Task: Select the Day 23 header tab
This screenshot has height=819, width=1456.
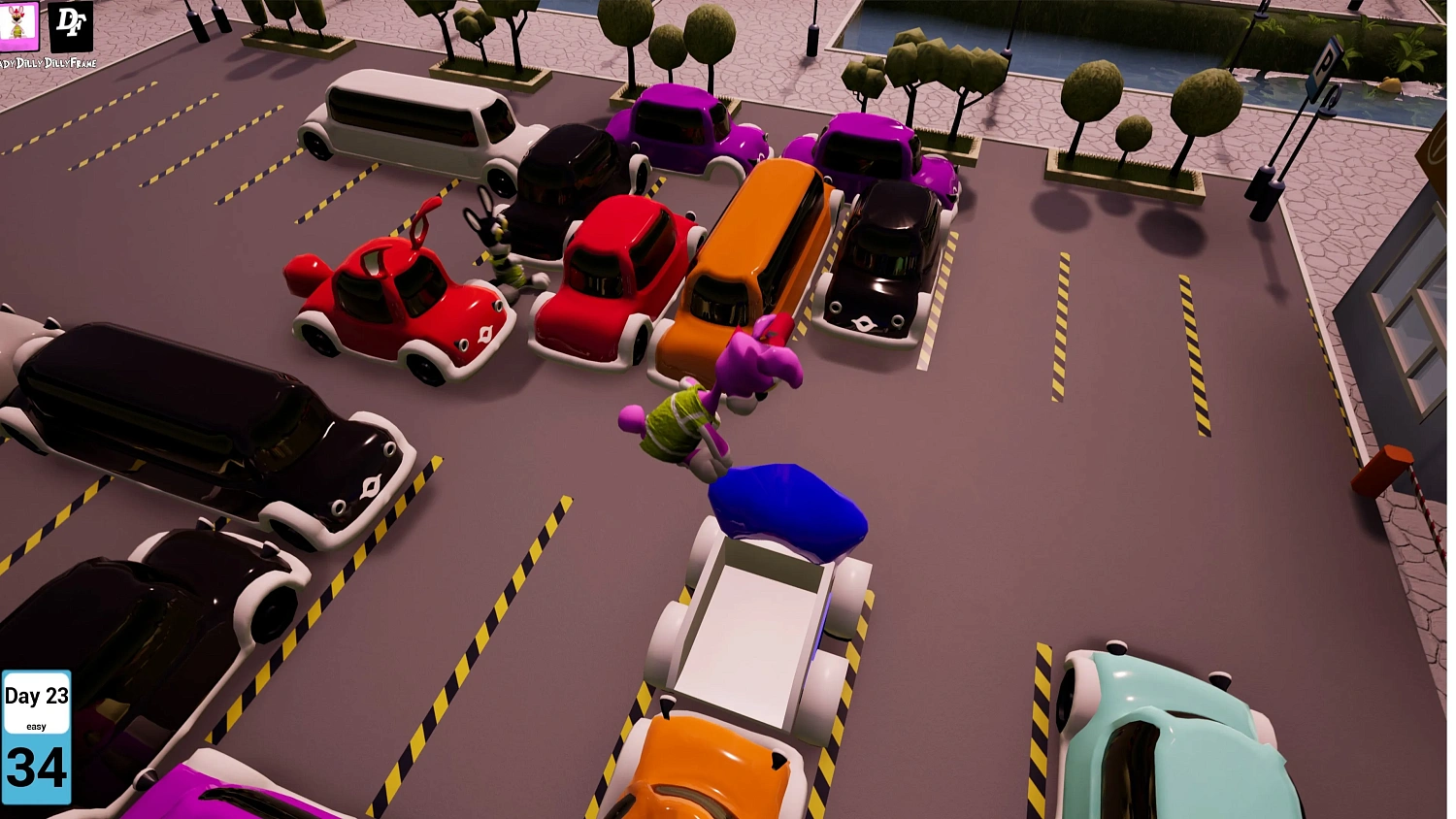Action: 37,696
